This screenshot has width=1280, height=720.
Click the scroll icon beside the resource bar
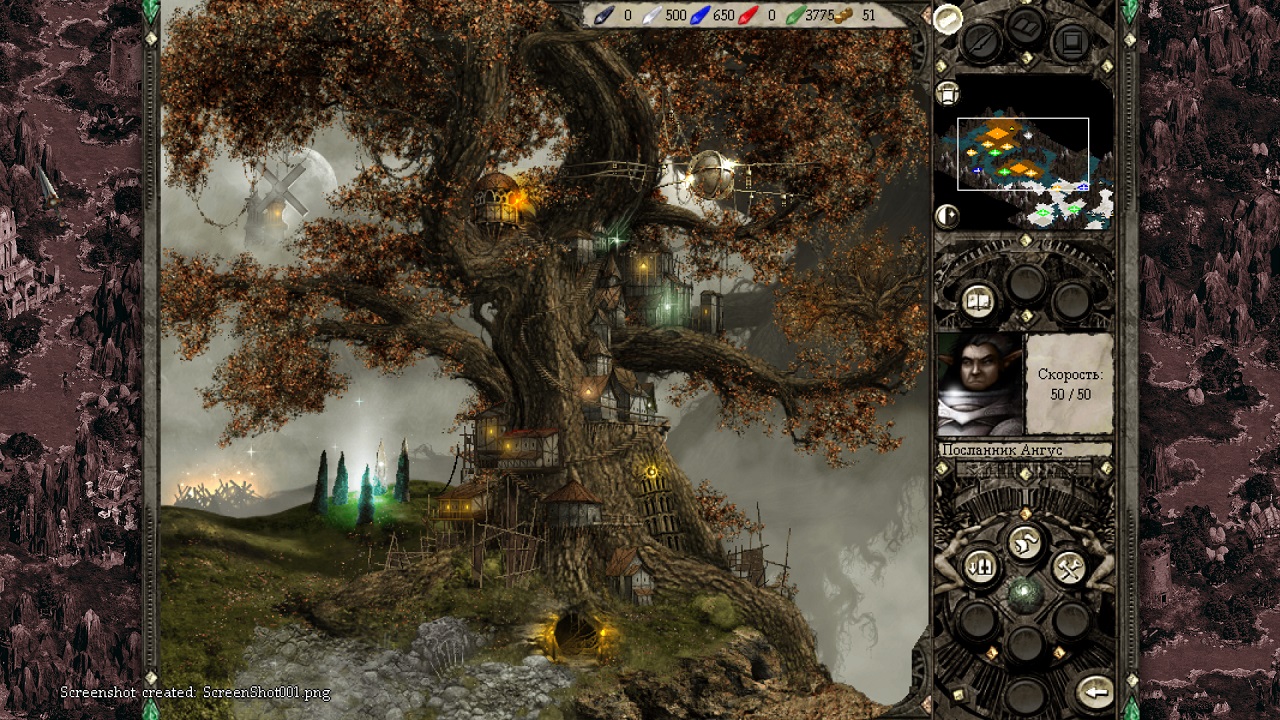[x=947, y=17]
